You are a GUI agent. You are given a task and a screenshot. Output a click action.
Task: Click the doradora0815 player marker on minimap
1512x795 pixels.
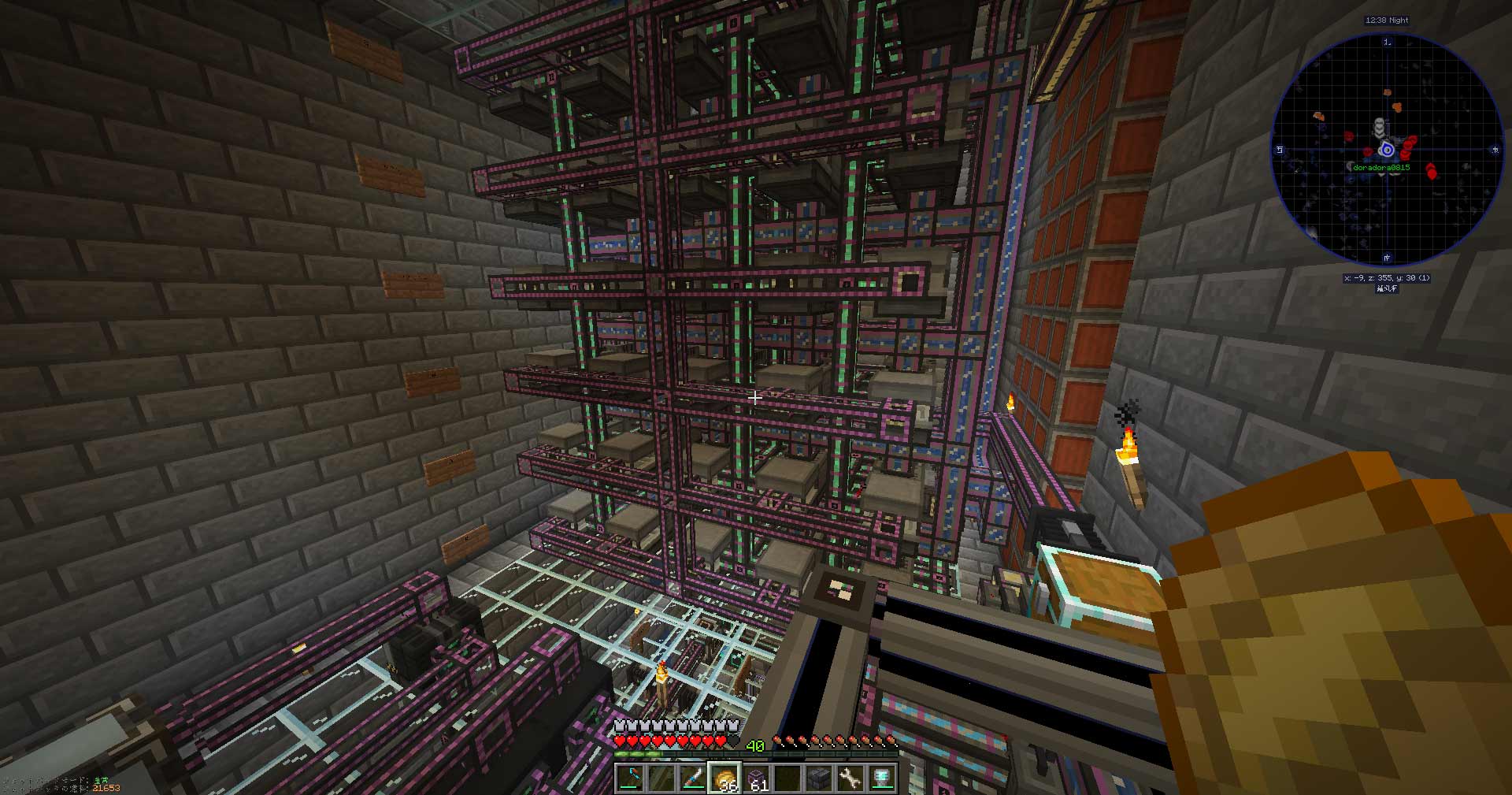pyautogui.click(x=1387, y=150)
